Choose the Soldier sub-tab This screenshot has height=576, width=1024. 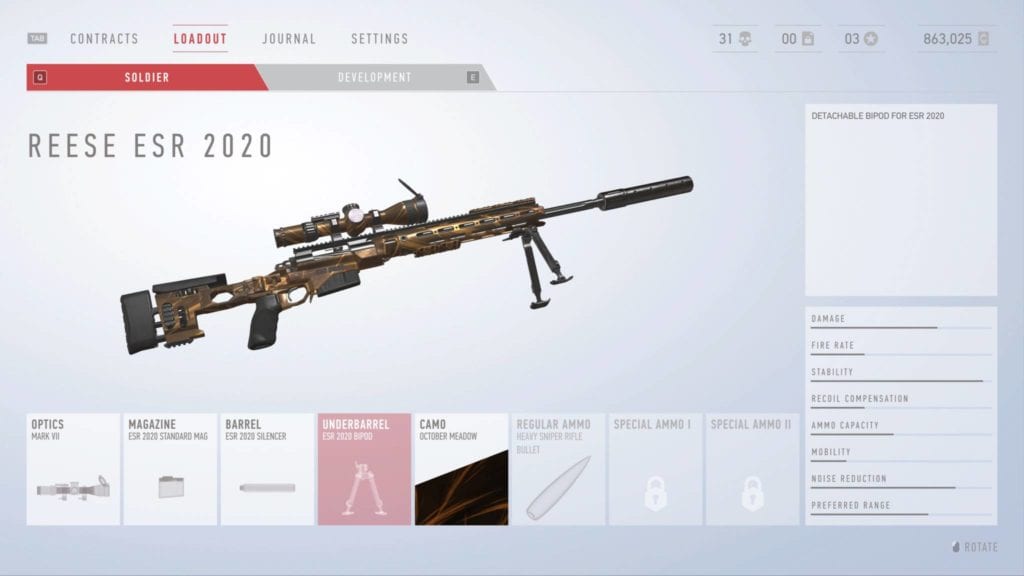pyautogui.click(x=146, y=77)
